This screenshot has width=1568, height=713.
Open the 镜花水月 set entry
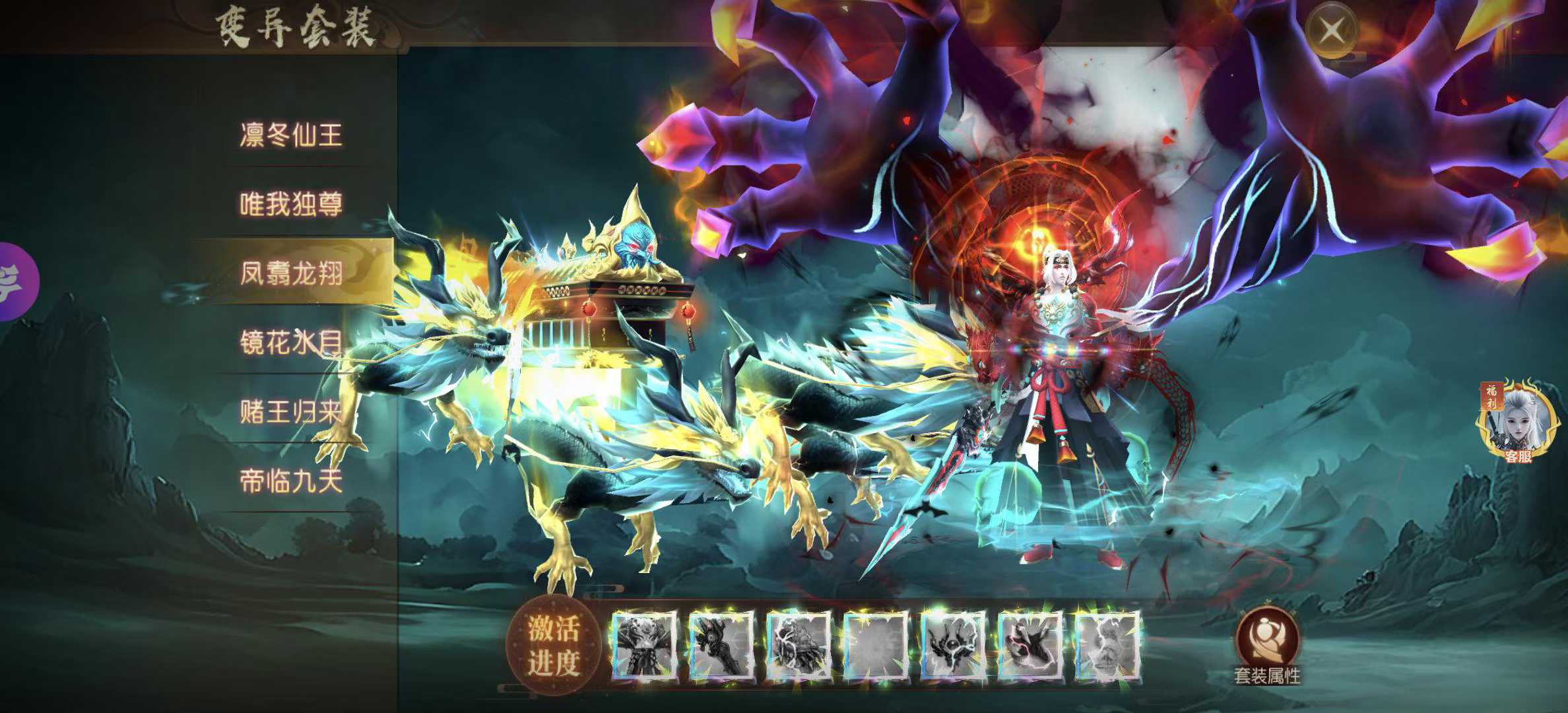coord(291,342)
